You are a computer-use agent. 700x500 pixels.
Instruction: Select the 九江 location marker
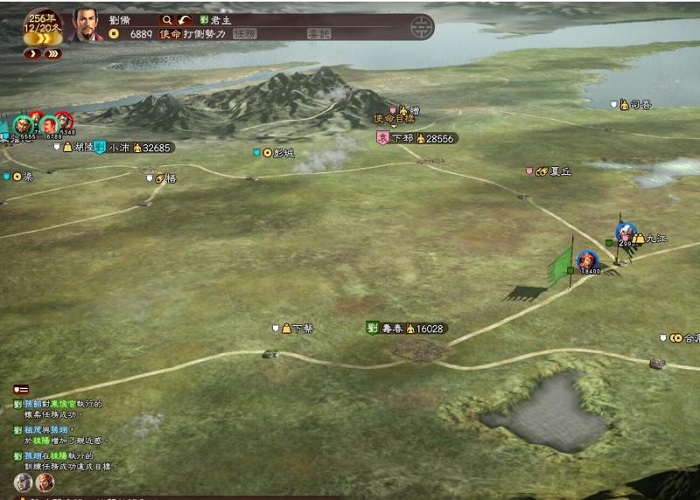click(655, 238)
